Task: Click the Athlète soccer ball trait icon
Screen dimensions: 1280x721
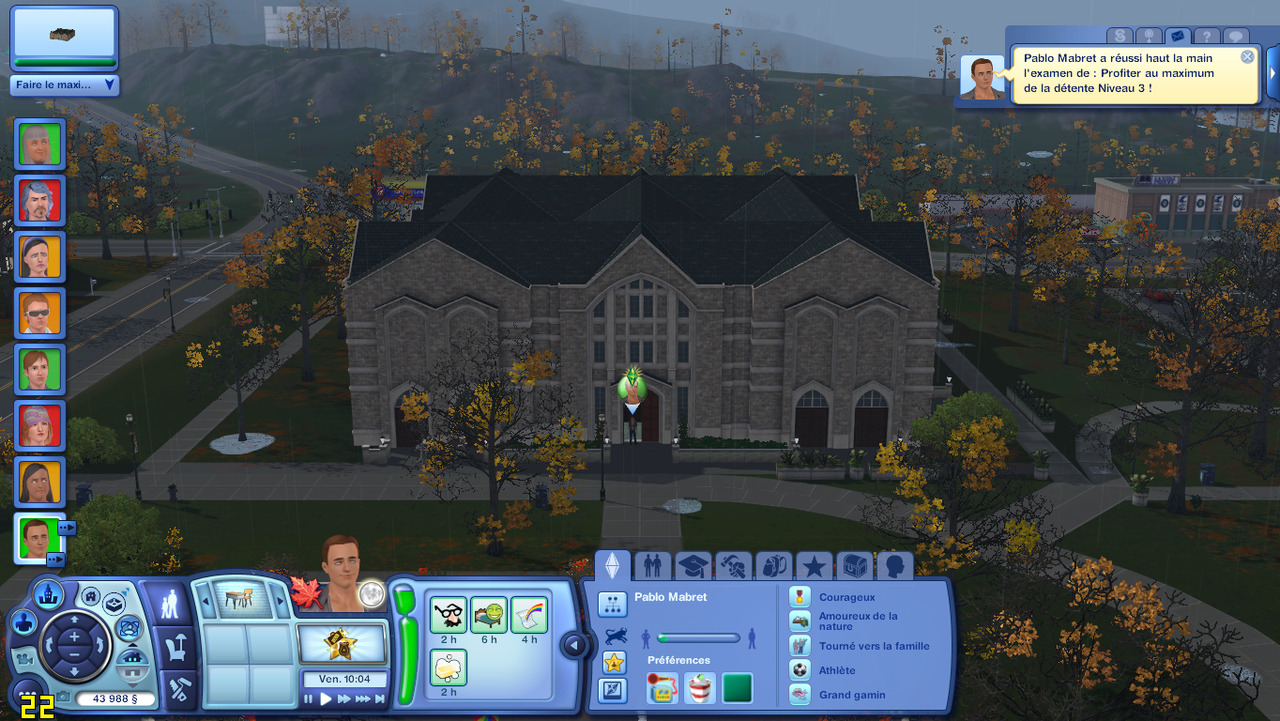Action: (799, 670)
